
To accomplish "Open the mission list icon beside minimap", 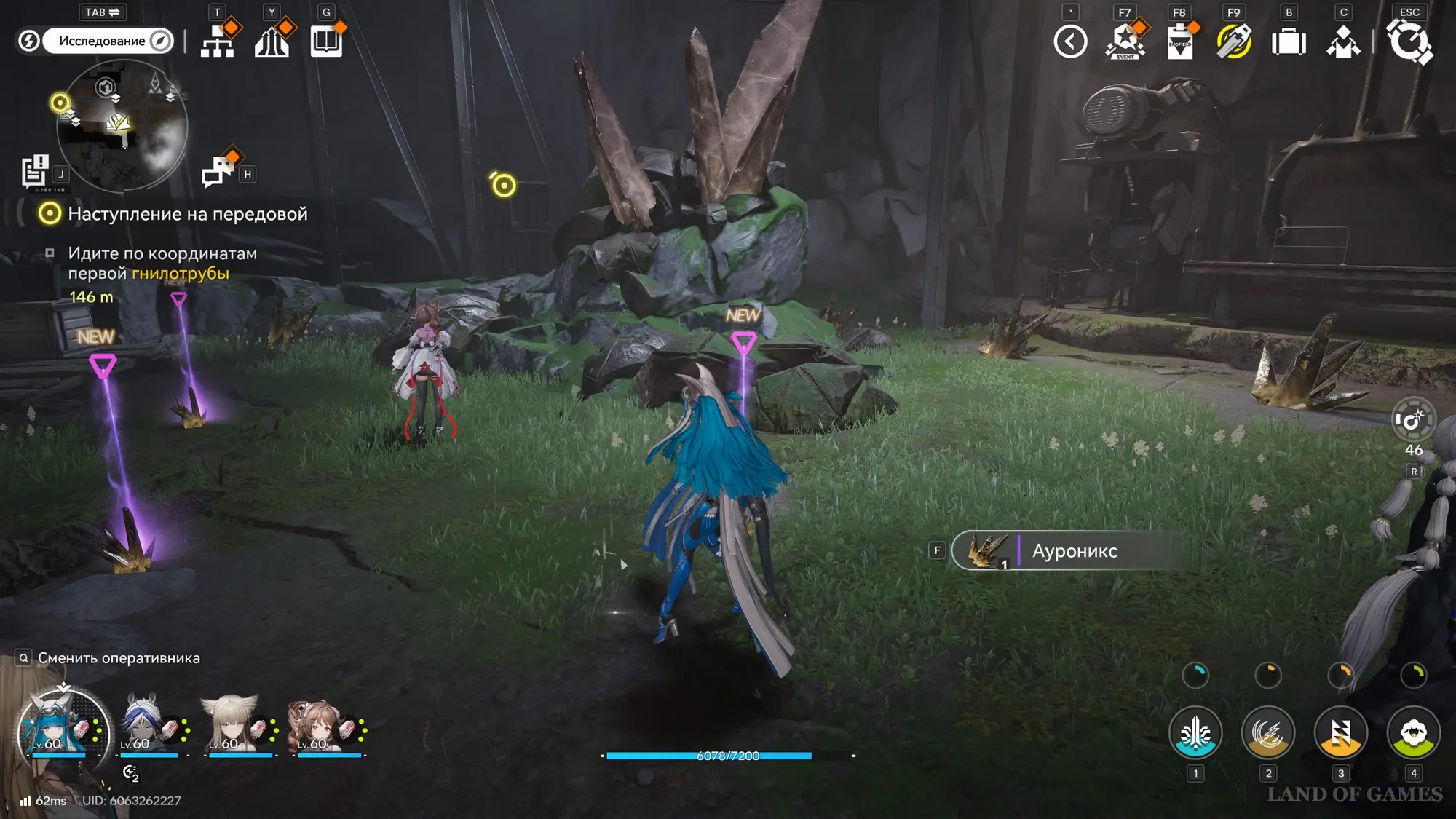I will click(x=34, y=172).
